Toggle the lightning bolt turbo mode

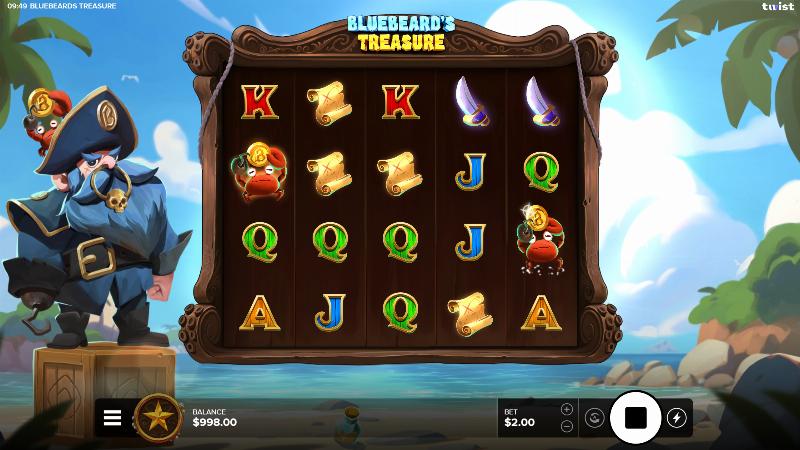(x=677, y=418)
